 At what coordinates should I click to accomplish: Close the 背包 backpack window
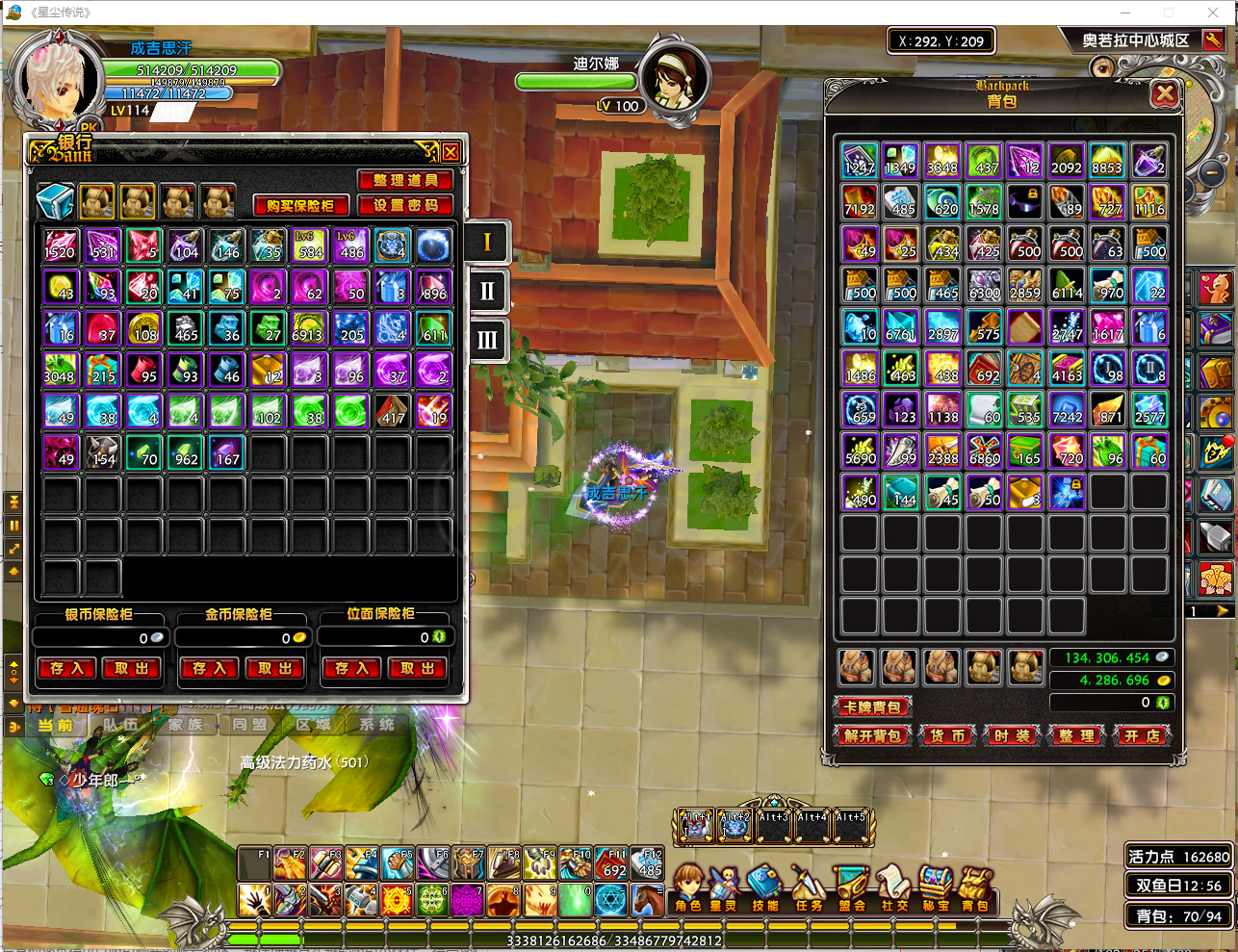(1165, 94)
